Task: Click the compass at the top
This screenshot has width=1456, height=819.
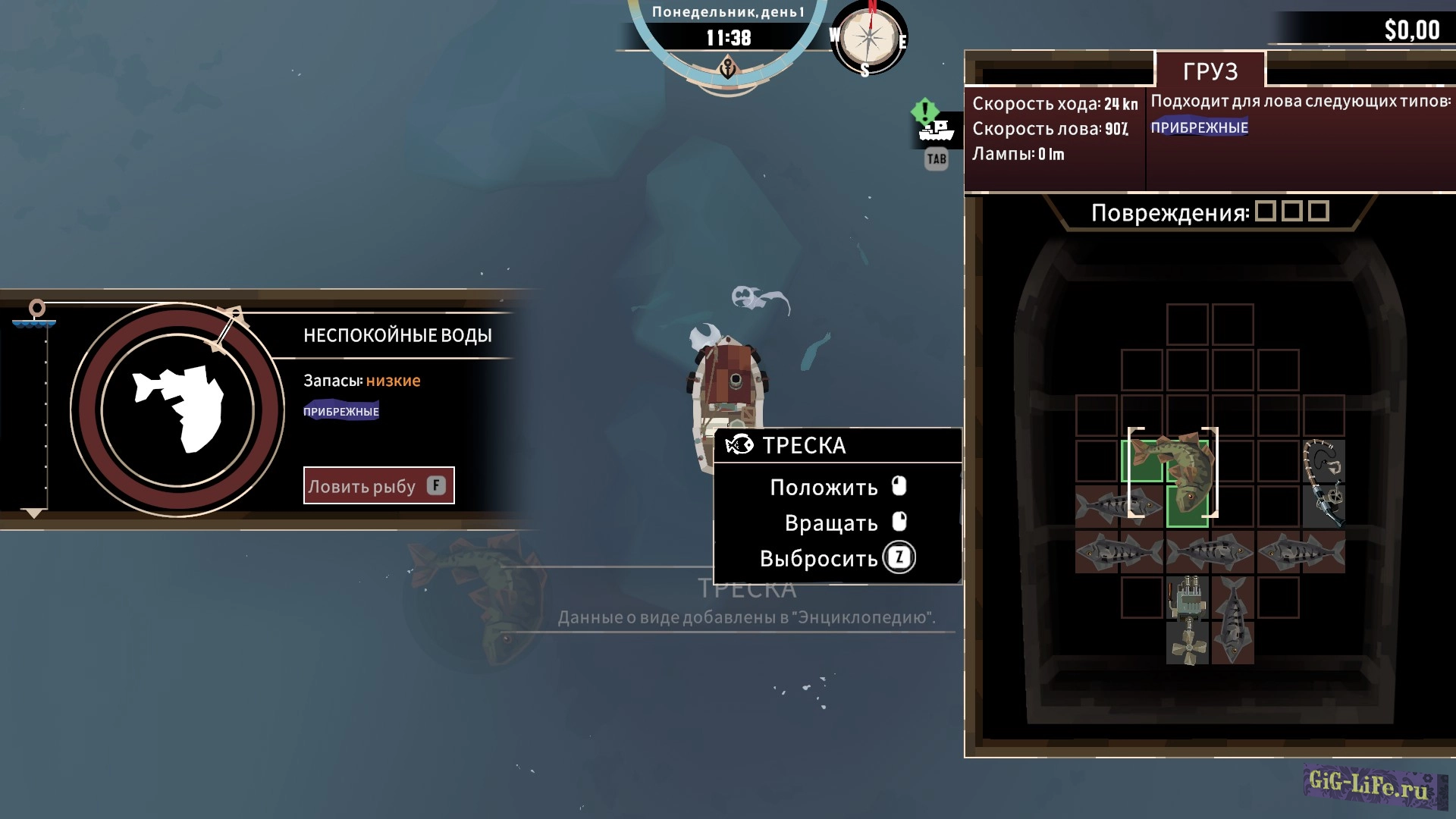Action: coord(869,38)
